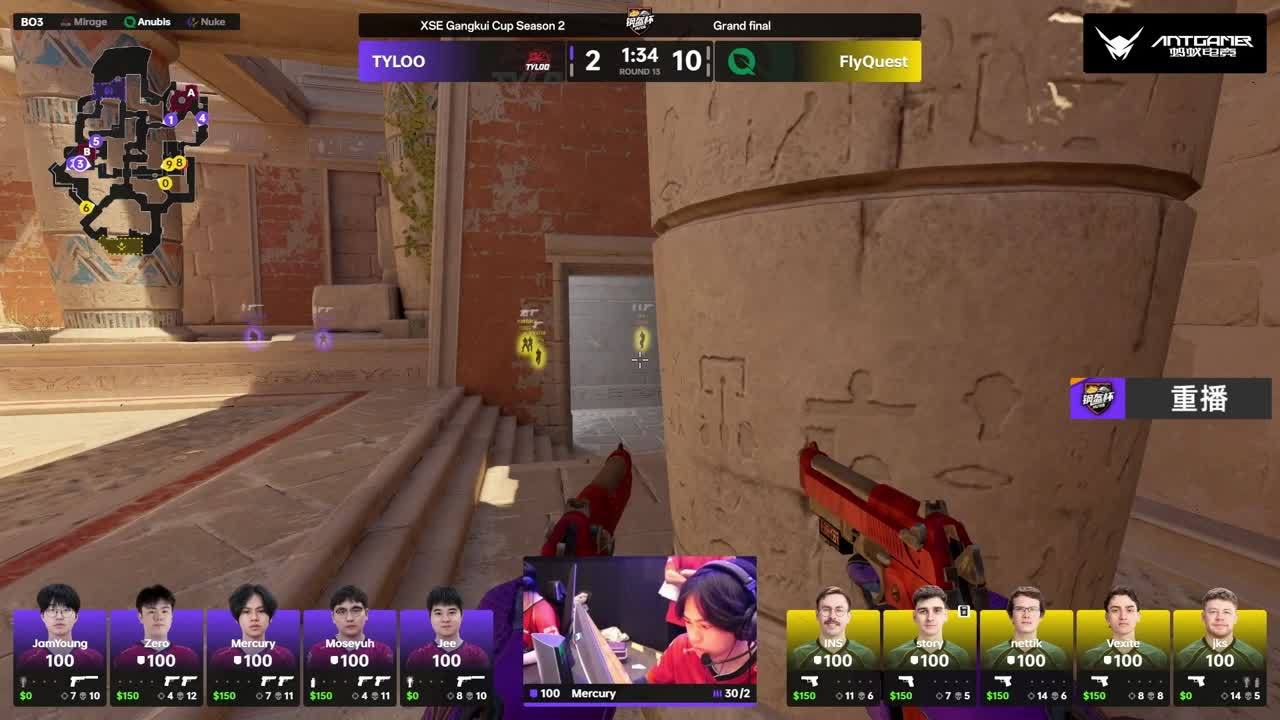Open the Anubis minimap overview
The image size is (1280, 720).
click(128, 150)
